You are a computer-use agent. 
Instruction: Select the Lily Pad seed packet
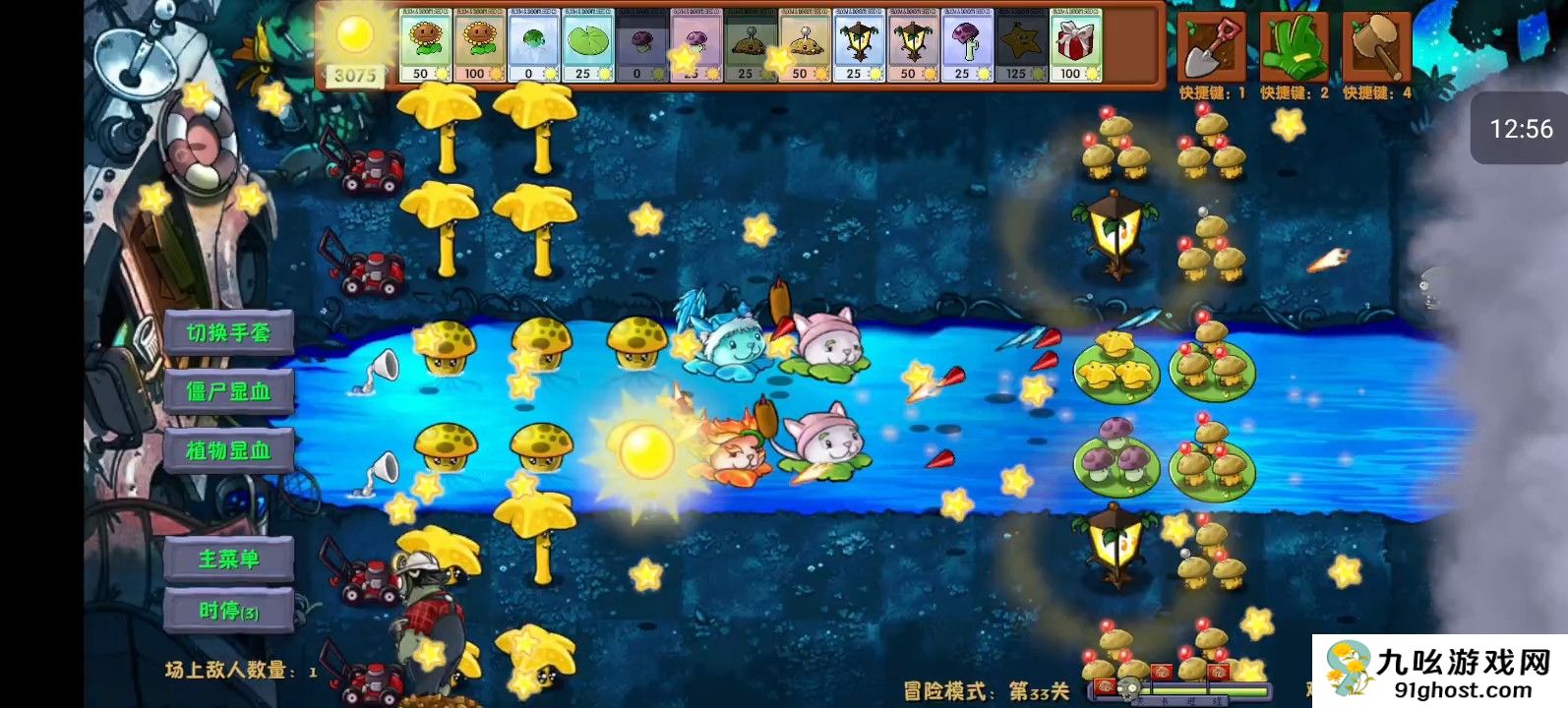point(586,44)
